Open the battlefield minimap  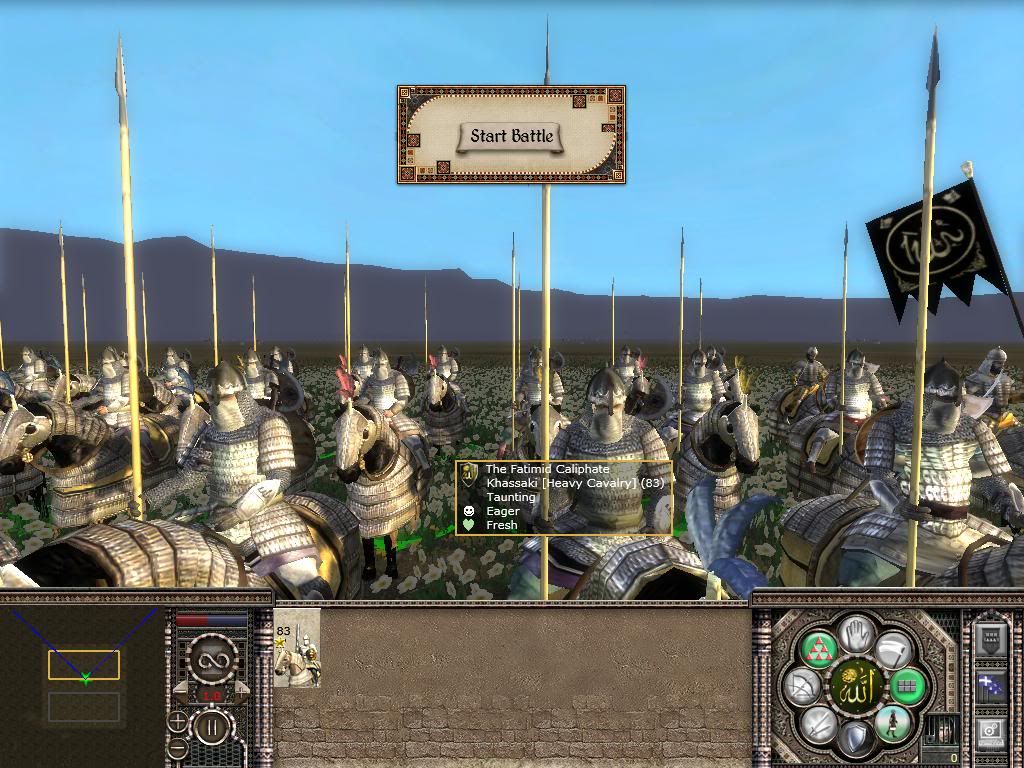pos(84,682)
